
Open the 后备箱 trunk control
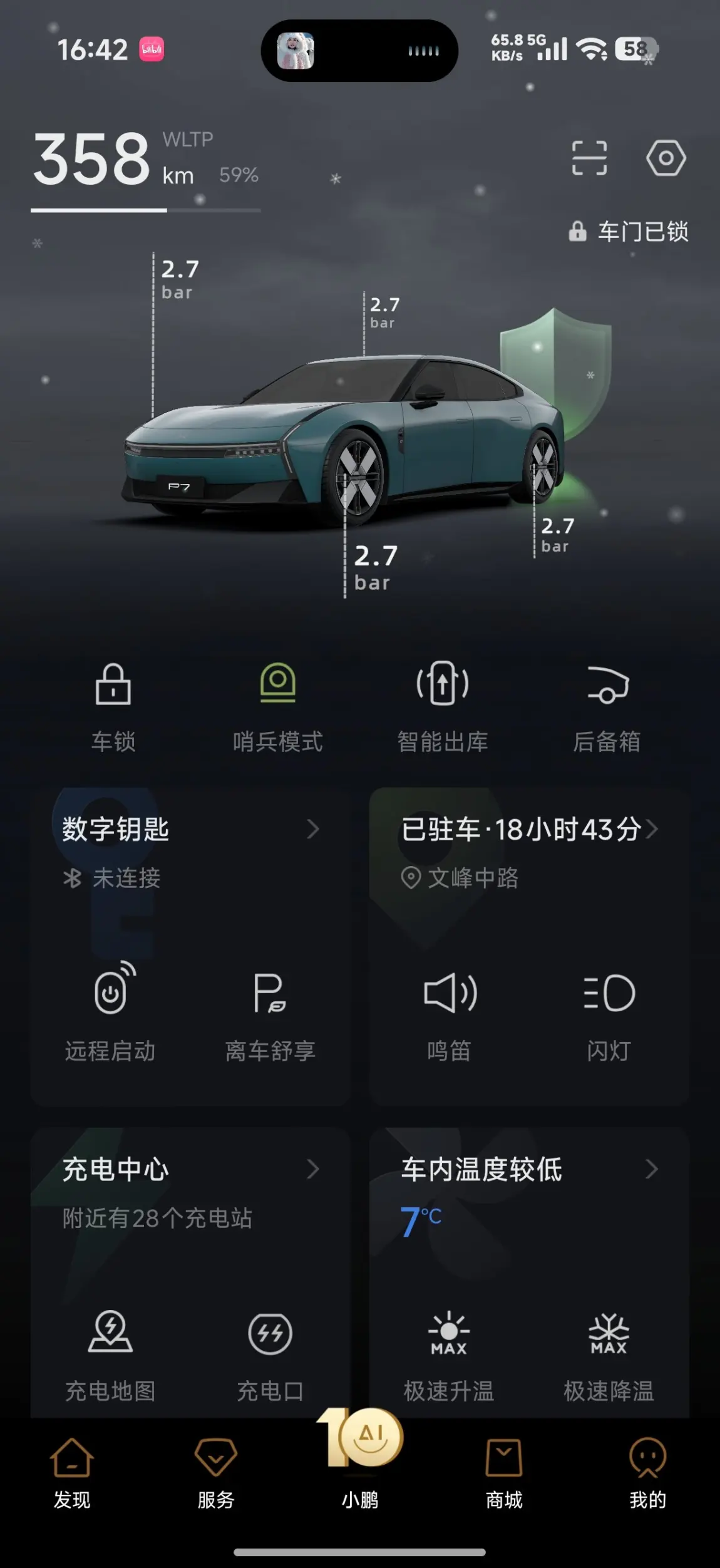tap(607, 705)
